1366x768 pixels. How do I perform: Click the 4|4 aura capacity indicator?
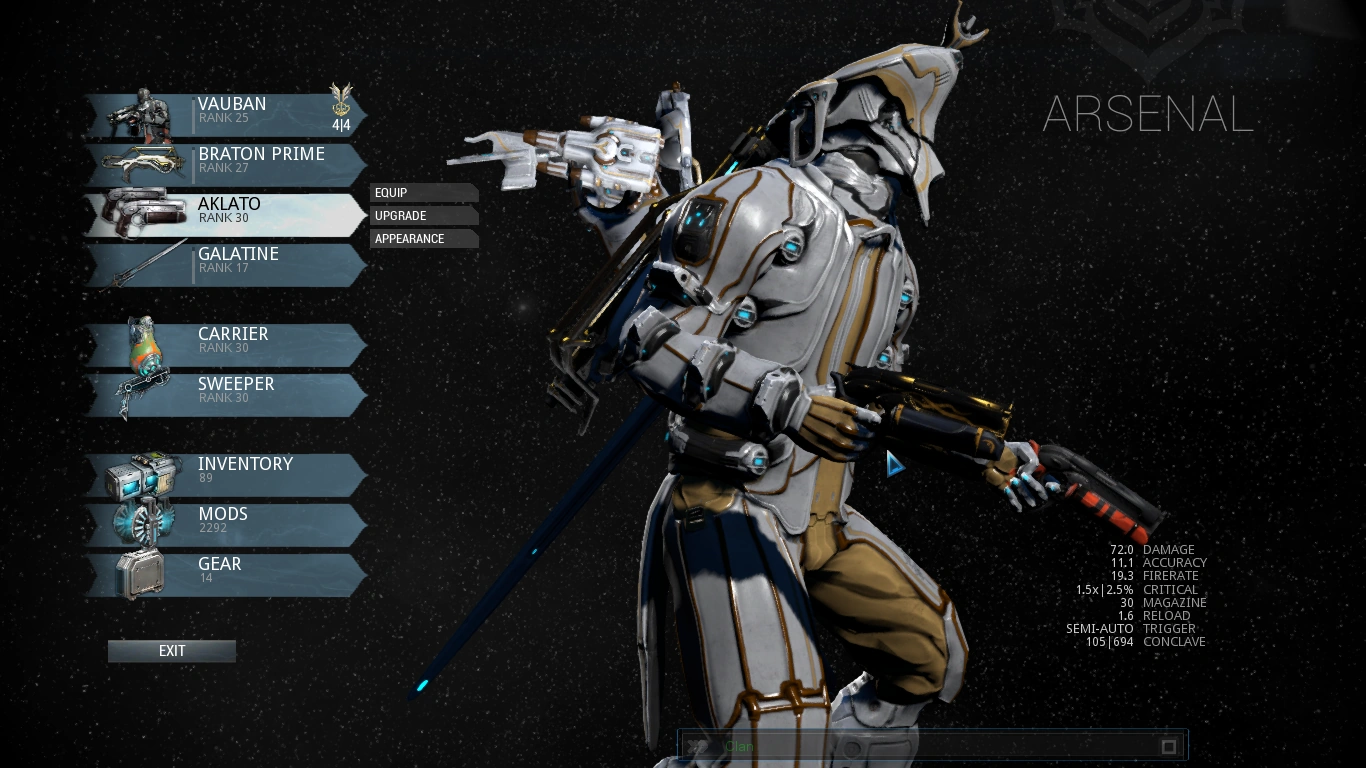pyautogui.click(x=341, y=124)
